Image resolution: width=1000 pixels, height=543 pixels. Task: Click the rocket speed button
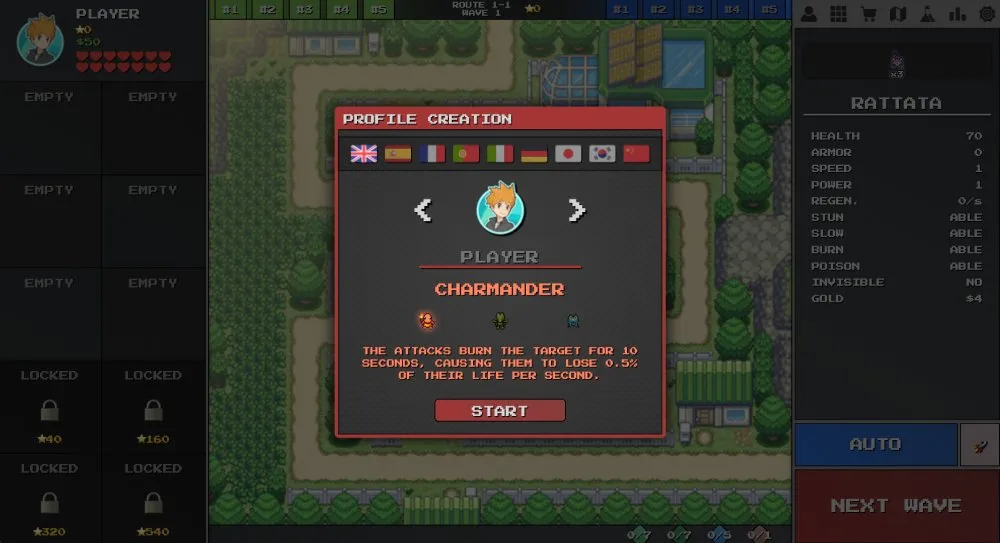979,444
